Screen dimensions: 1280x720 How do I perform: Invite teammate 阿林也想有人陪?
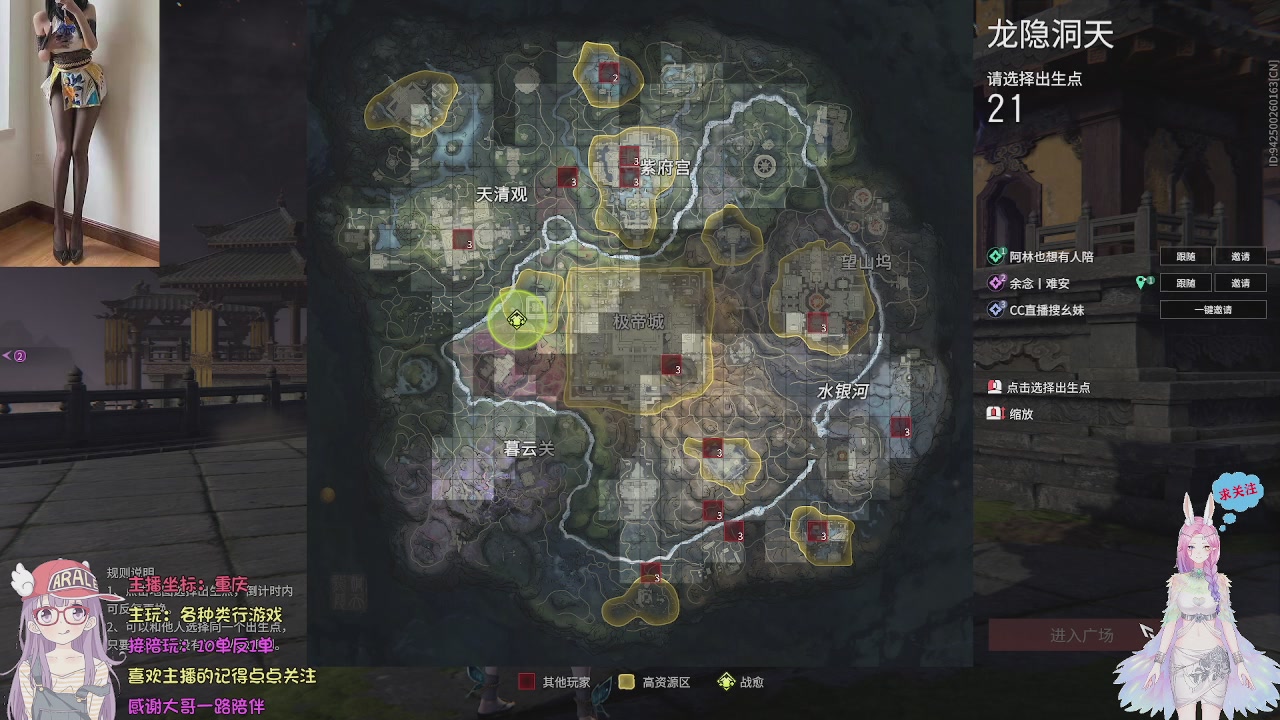pyautogui.click(x=1240, y=257)
